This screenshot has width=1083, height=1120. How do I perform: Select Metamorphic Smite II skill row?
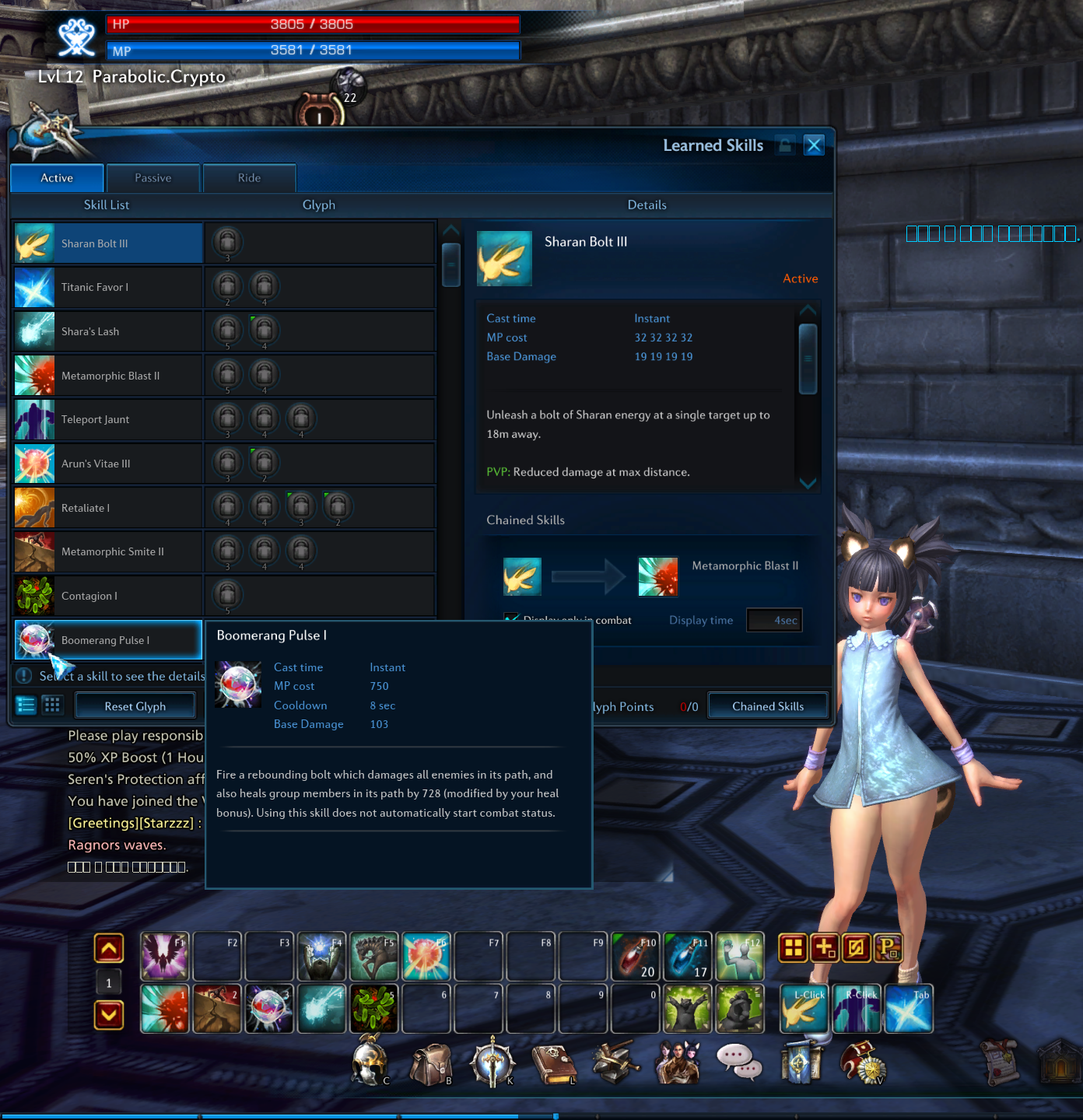point(108,552)
